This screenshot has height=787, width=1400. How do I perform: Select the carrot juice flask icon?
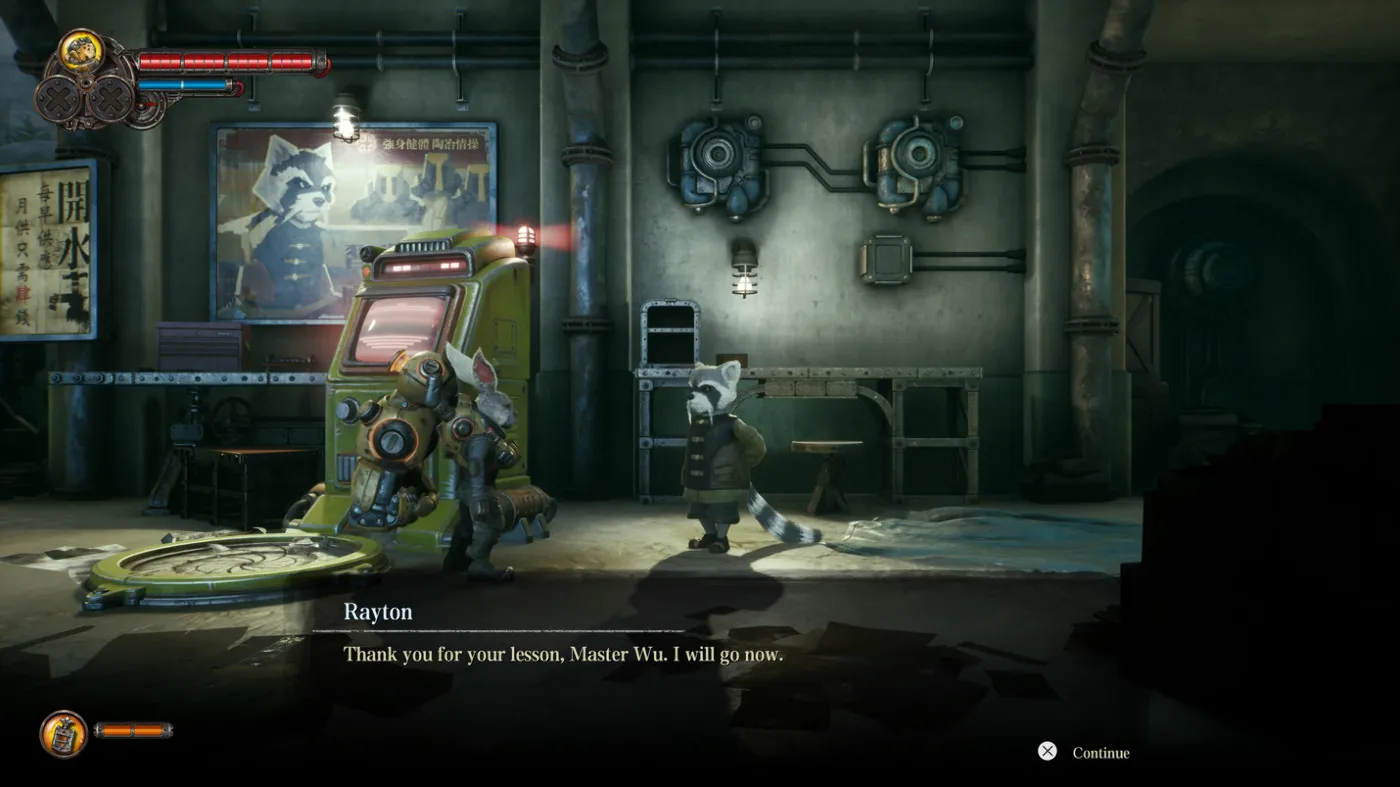(63, 733)
